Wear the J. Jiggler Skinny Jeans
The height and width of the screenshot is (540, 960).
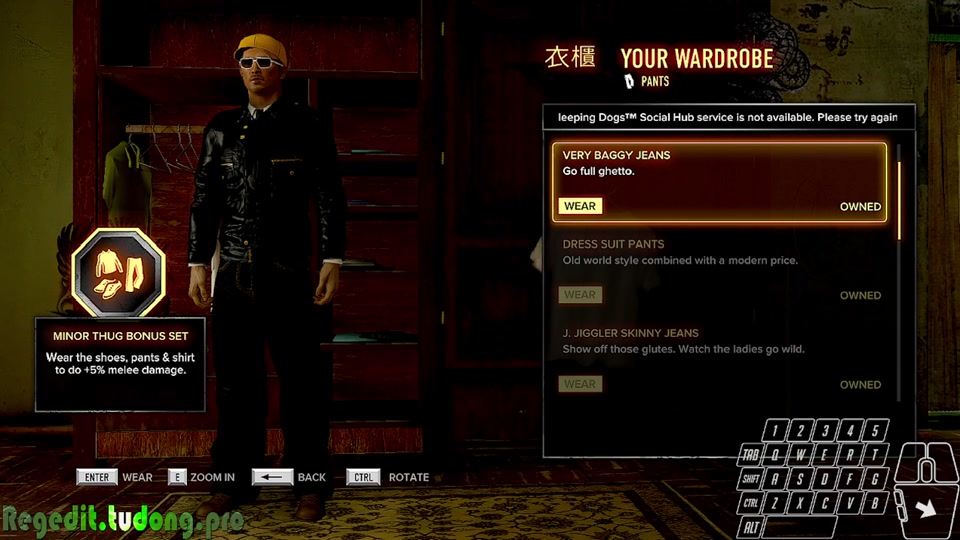(580, 384)
